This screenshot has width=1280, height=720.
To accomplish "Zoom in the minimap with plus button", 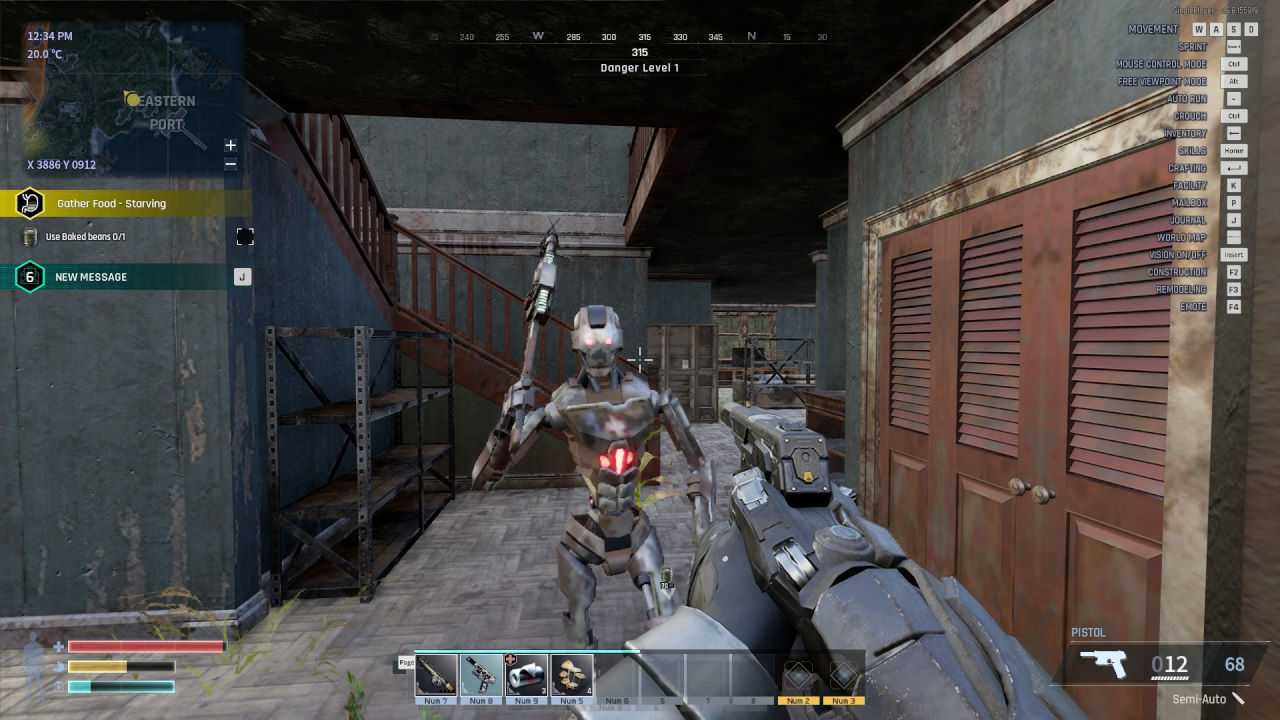I will point(231,146).
